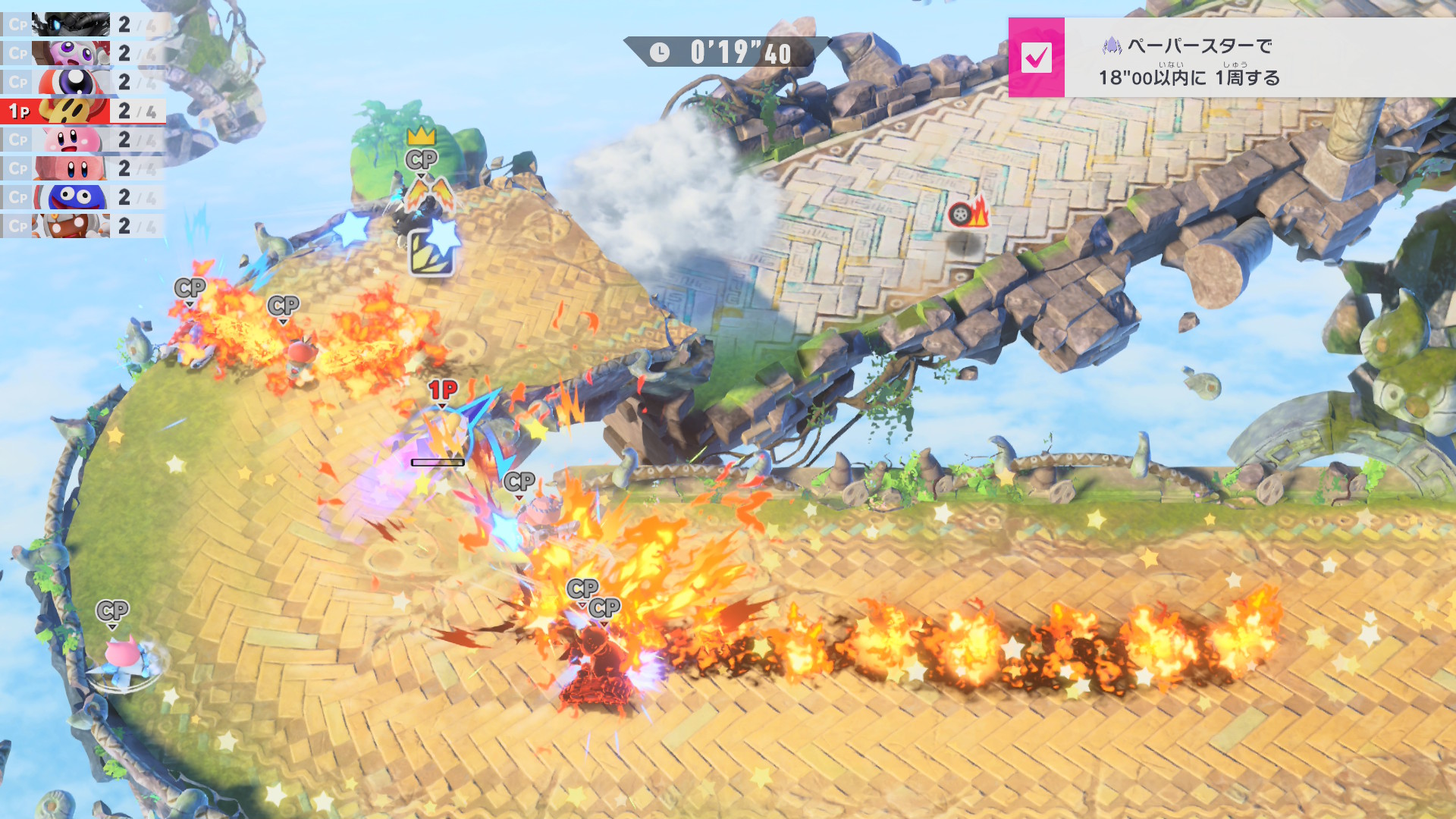Image resolution: width=1456 pixels, height=819 pixels.
Task: Choose the one-eyed Waddle Doo ranking row
Action: (82, 82)
